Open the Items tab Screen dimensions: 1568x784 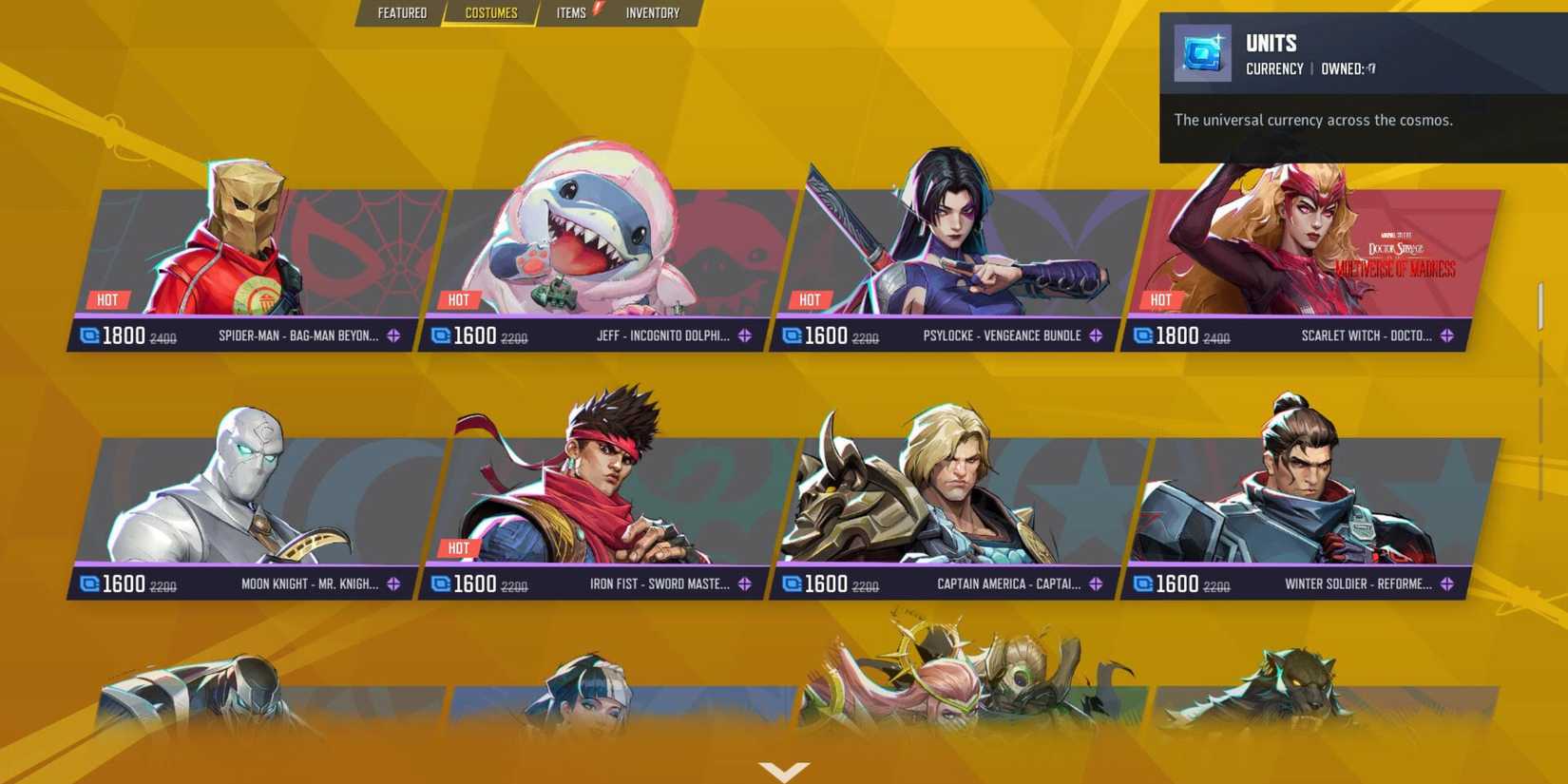tap(569, 12)
